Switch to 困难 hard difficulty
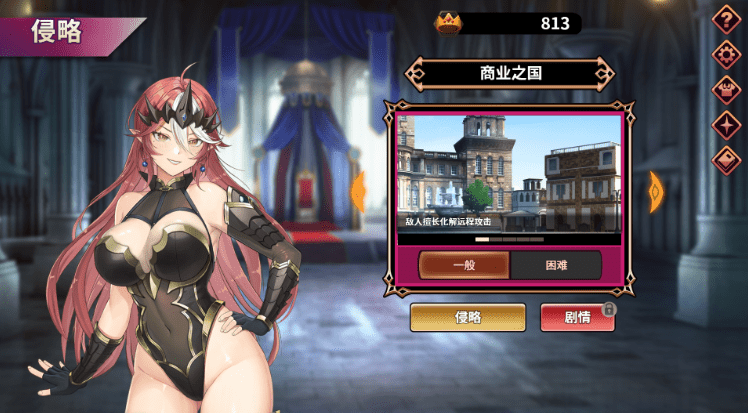The image size is (748, 413). pos(556,265)
